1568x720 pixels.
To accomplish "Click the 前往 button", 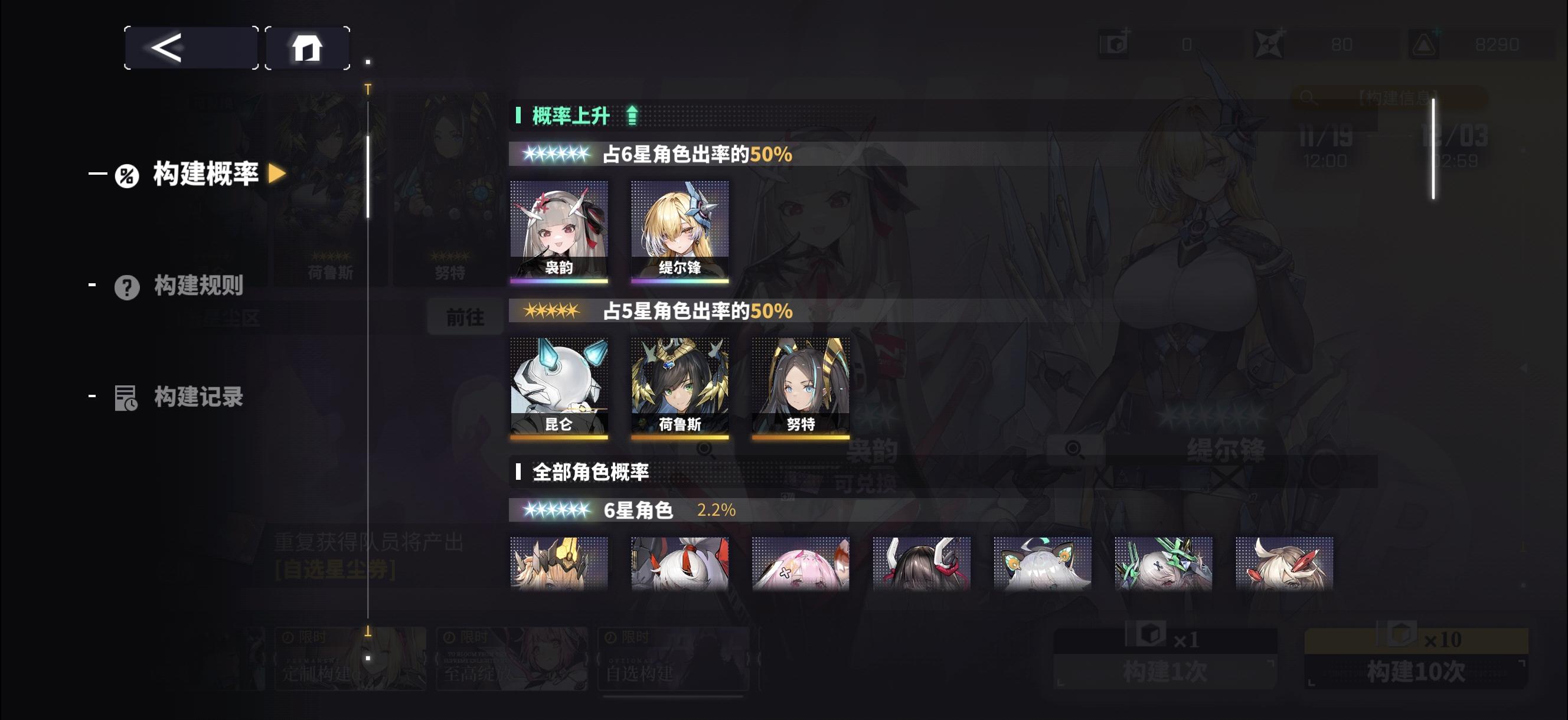I will pos(465,316).
